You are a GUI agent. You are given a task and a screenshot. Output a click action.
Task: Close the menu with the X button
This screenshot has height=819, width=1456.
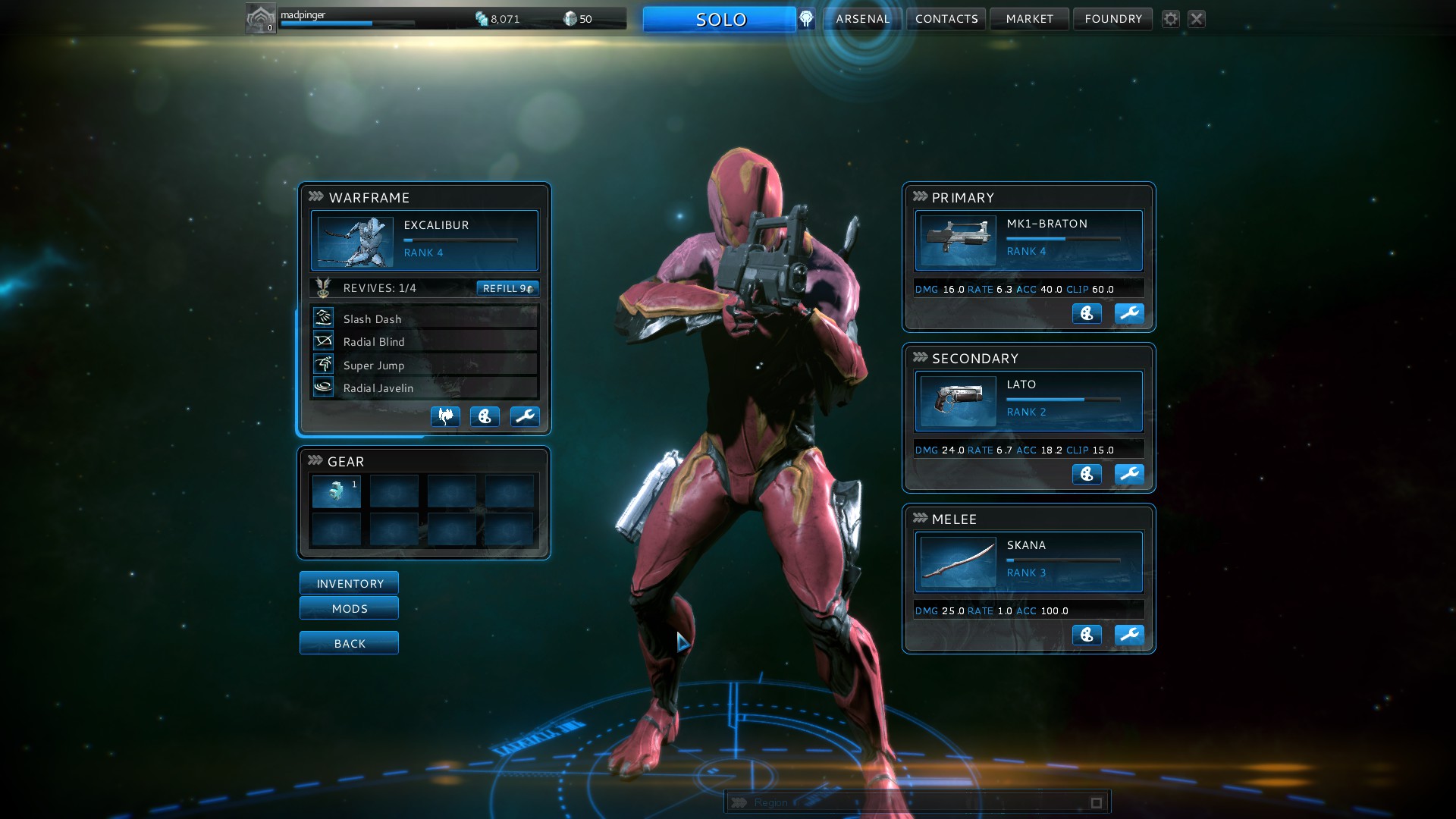pyautogui.click(x=1197, y=19)
